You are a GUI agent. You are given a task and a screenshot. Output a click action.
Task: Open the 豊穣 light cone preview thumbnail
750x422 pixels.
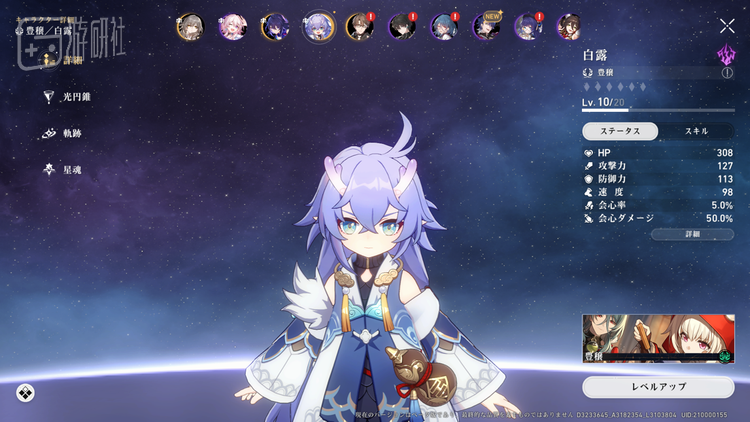click(658, 339)
